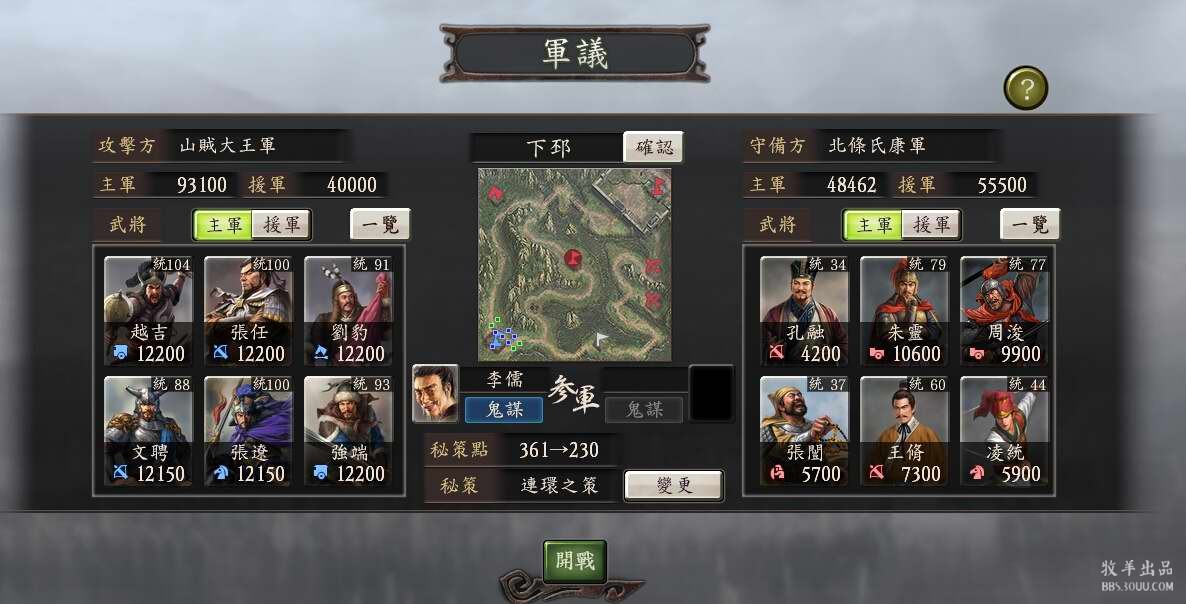Switch attacker view to 援軍 tab
This screenshot has width=1186, height=604.
281,225
